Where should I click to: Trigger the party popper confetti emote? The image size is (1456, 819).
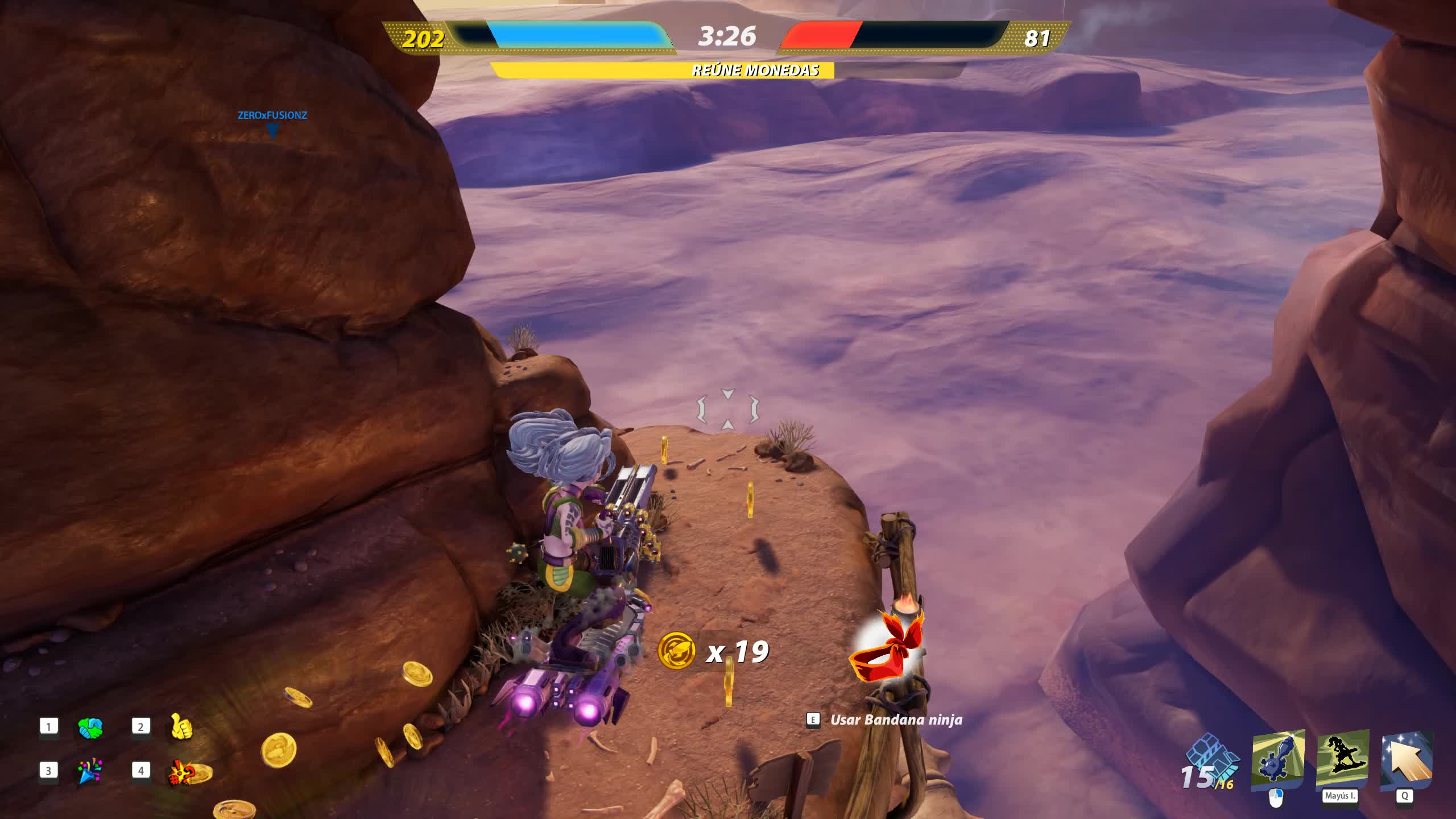pyautogui.click(x=90, y=771)
